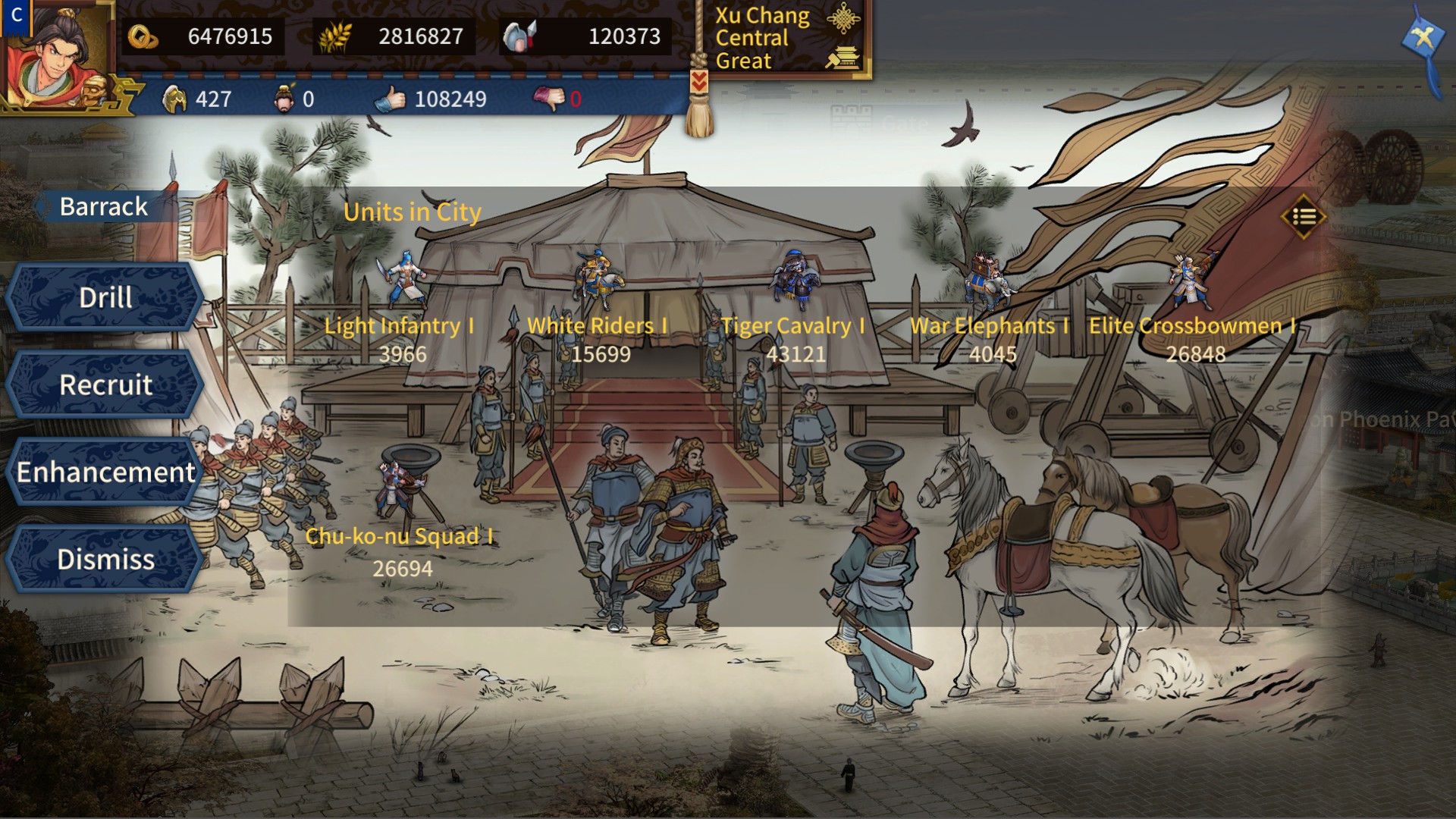
Task: Open the Drill menu
Action: pos(104,297)
